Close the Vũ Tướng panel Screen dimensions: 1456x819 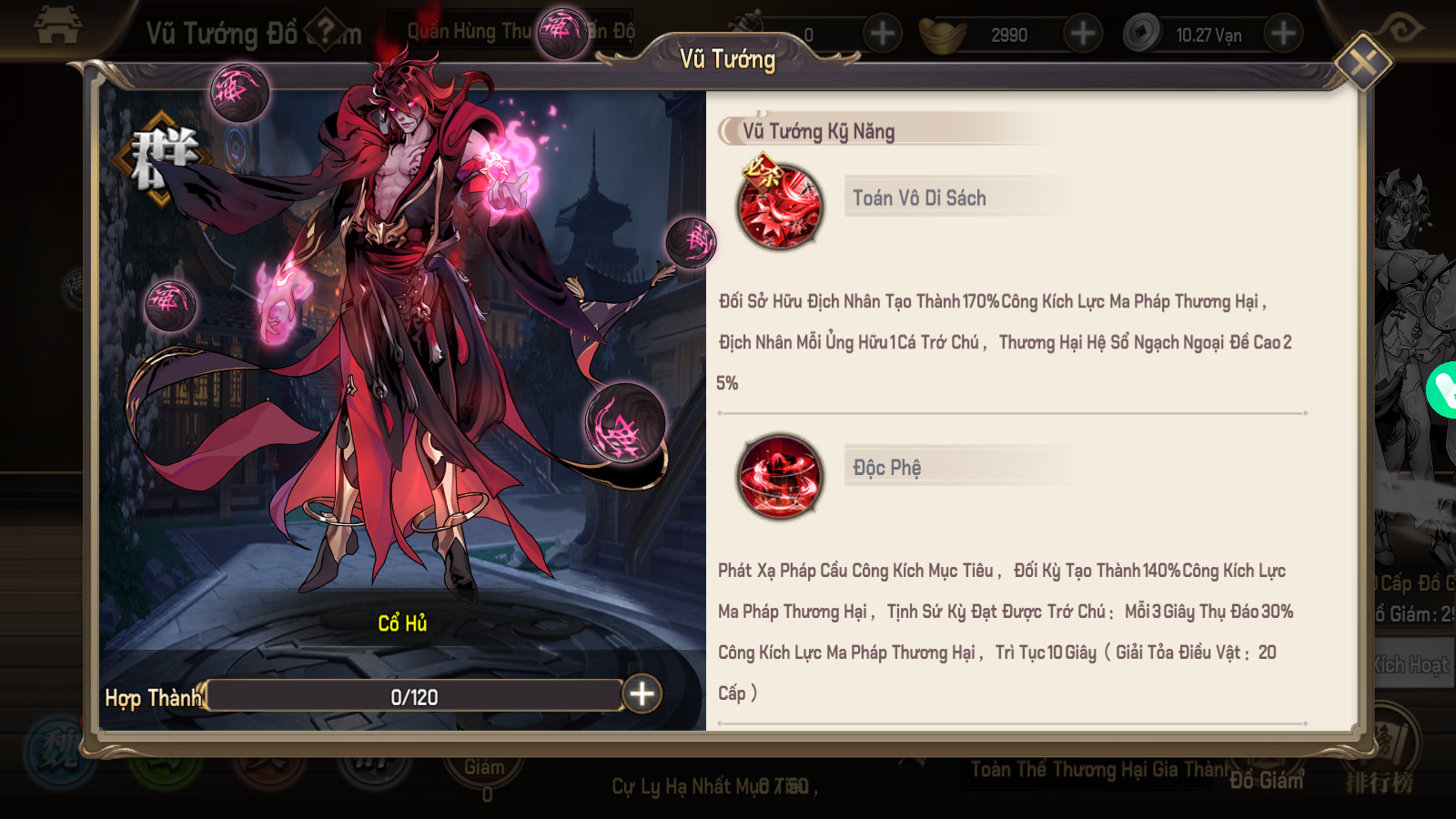pyautogui.click(x=1361, y=63)
